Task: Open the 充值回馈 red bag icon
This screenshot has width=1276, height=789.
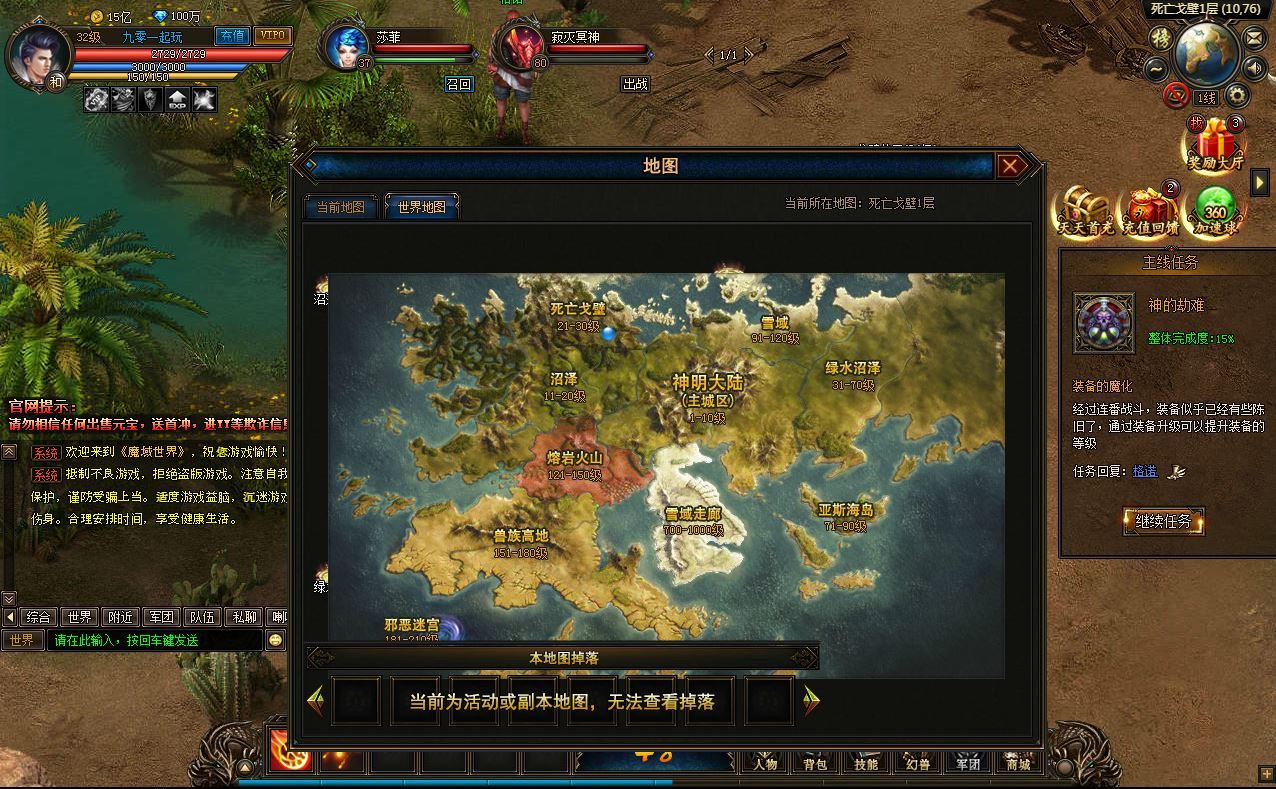Action: [1150, 211]
